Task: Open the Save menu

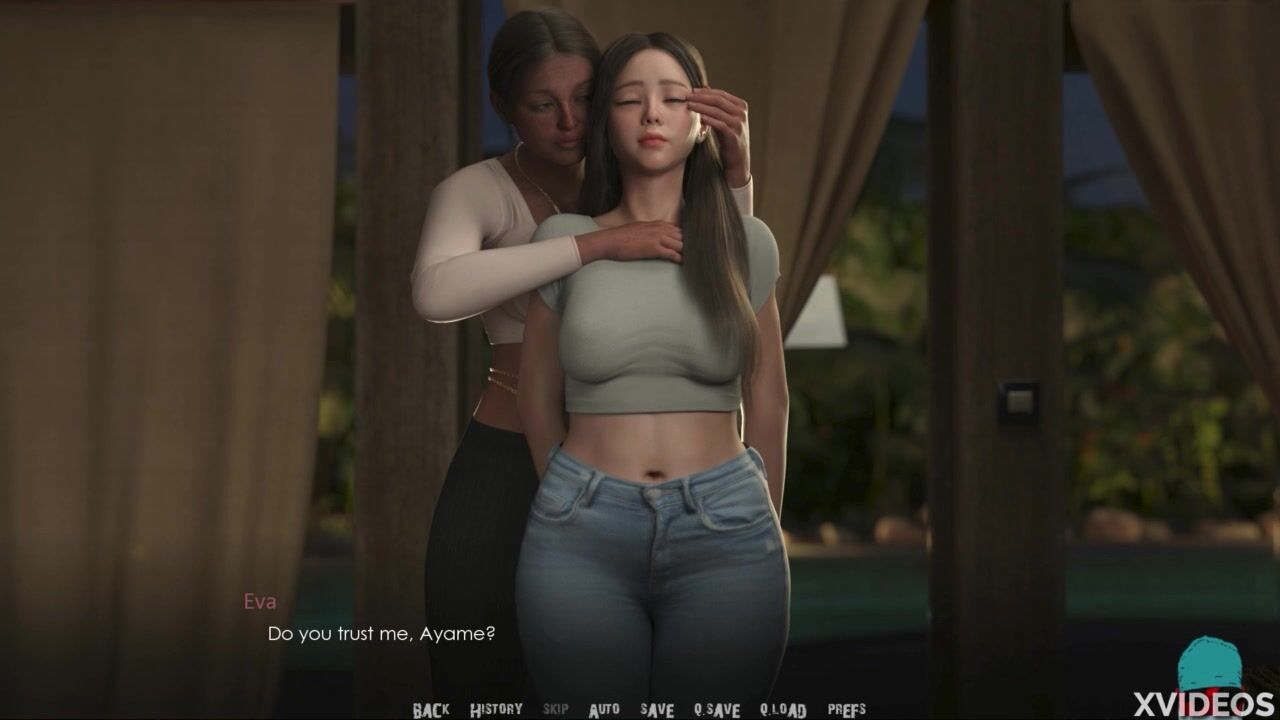Action: 657,710
